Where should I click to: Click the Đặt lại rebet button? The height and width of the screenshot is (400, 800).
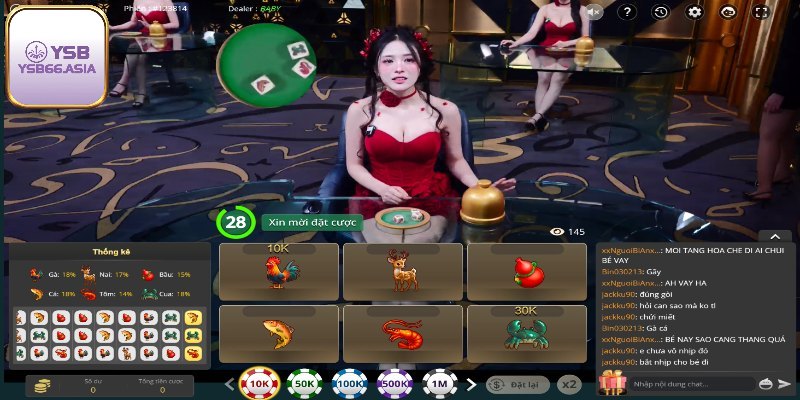coord(517,383)
